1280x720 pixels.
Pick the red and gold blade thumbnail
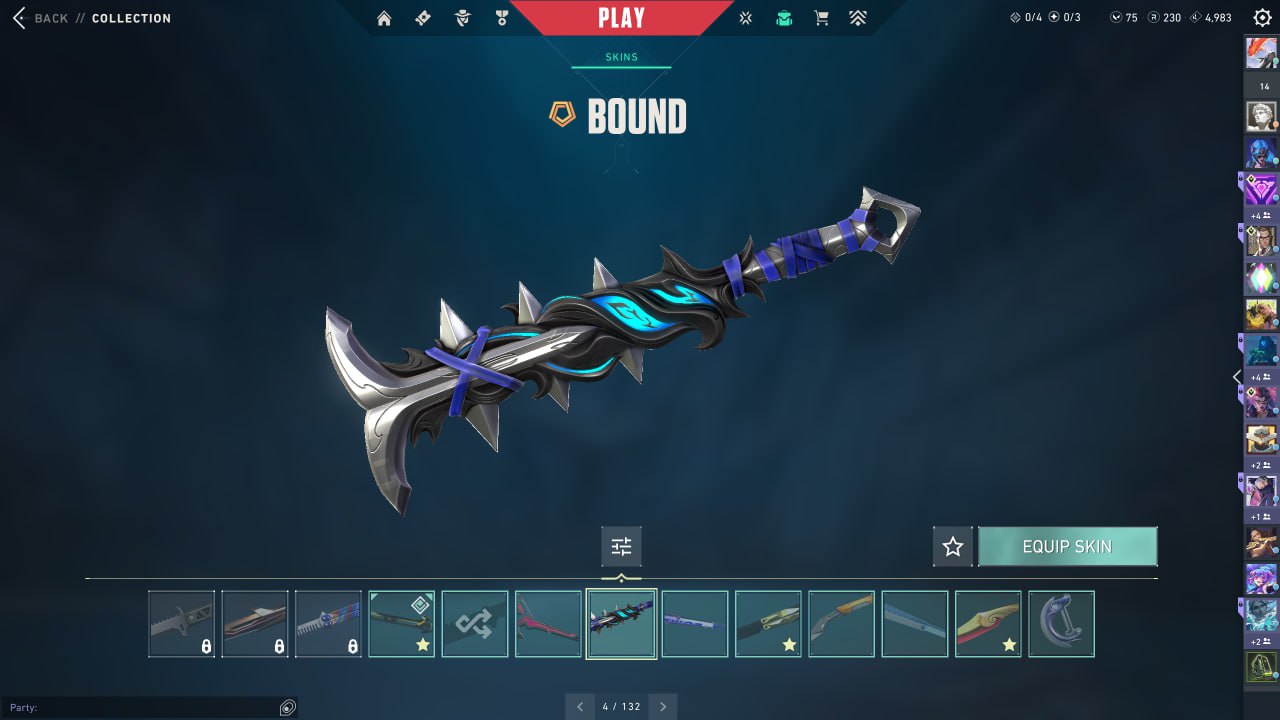[x=988, y=624]
